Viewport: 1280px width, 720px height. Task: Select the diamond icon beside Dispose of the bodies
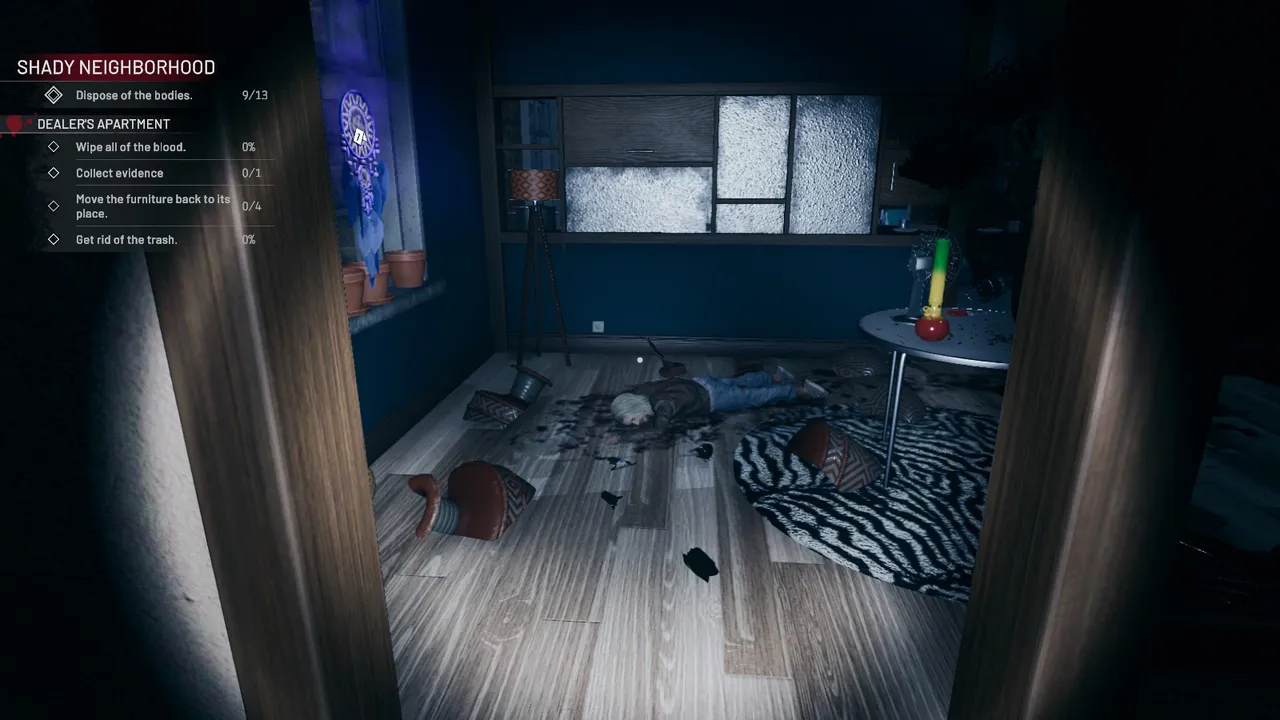(54, 95)
